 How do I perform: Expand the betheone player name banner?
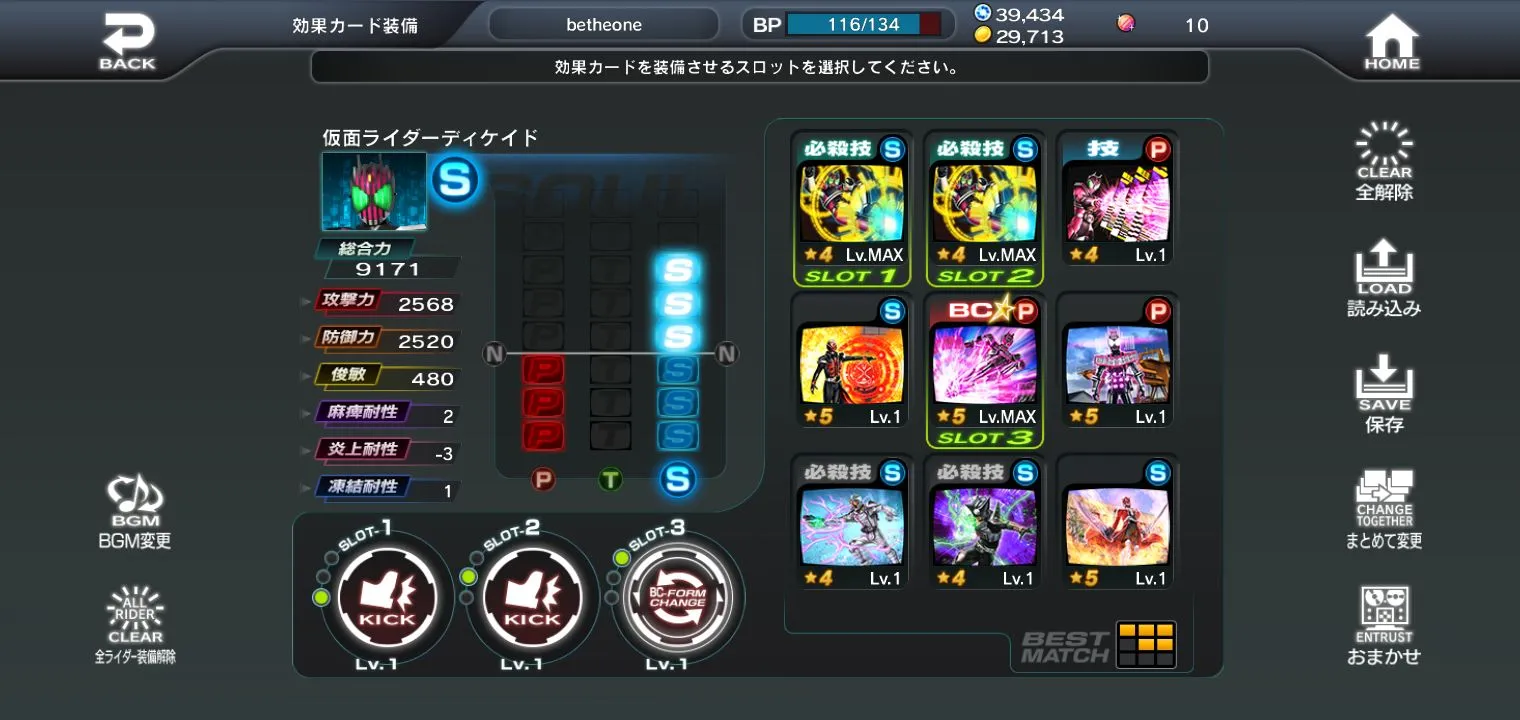tap(603, 23)
